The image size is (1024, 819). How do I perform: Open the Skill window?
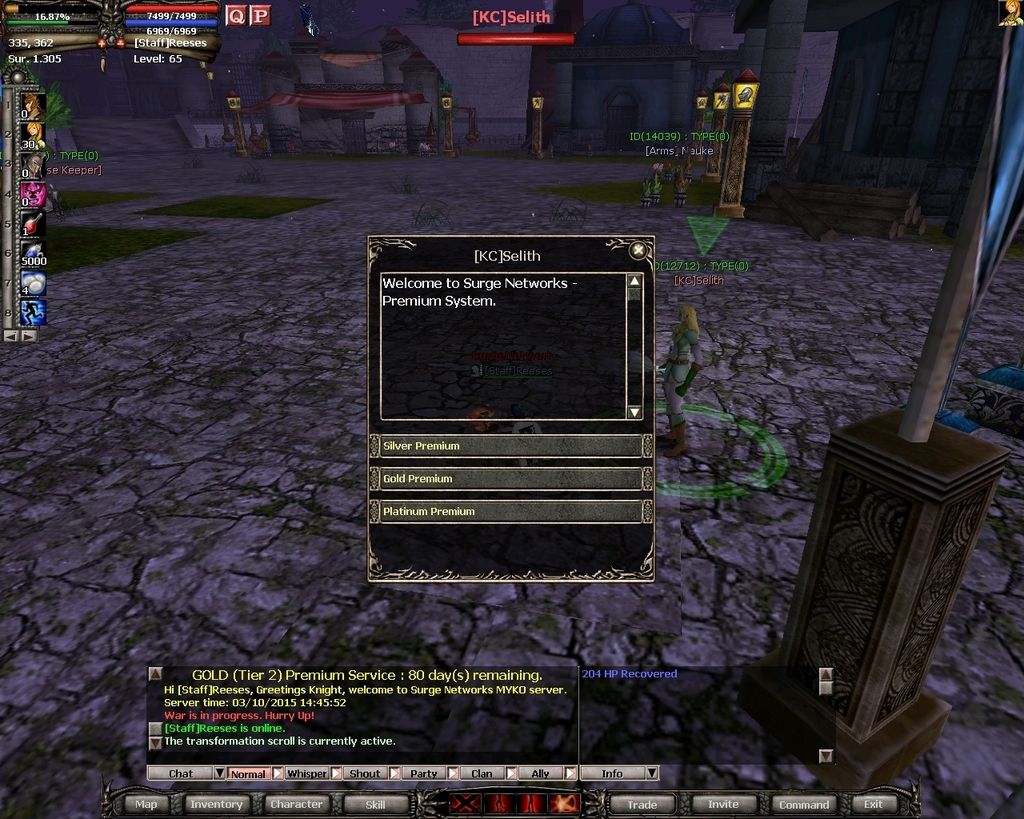coord(375,804)
